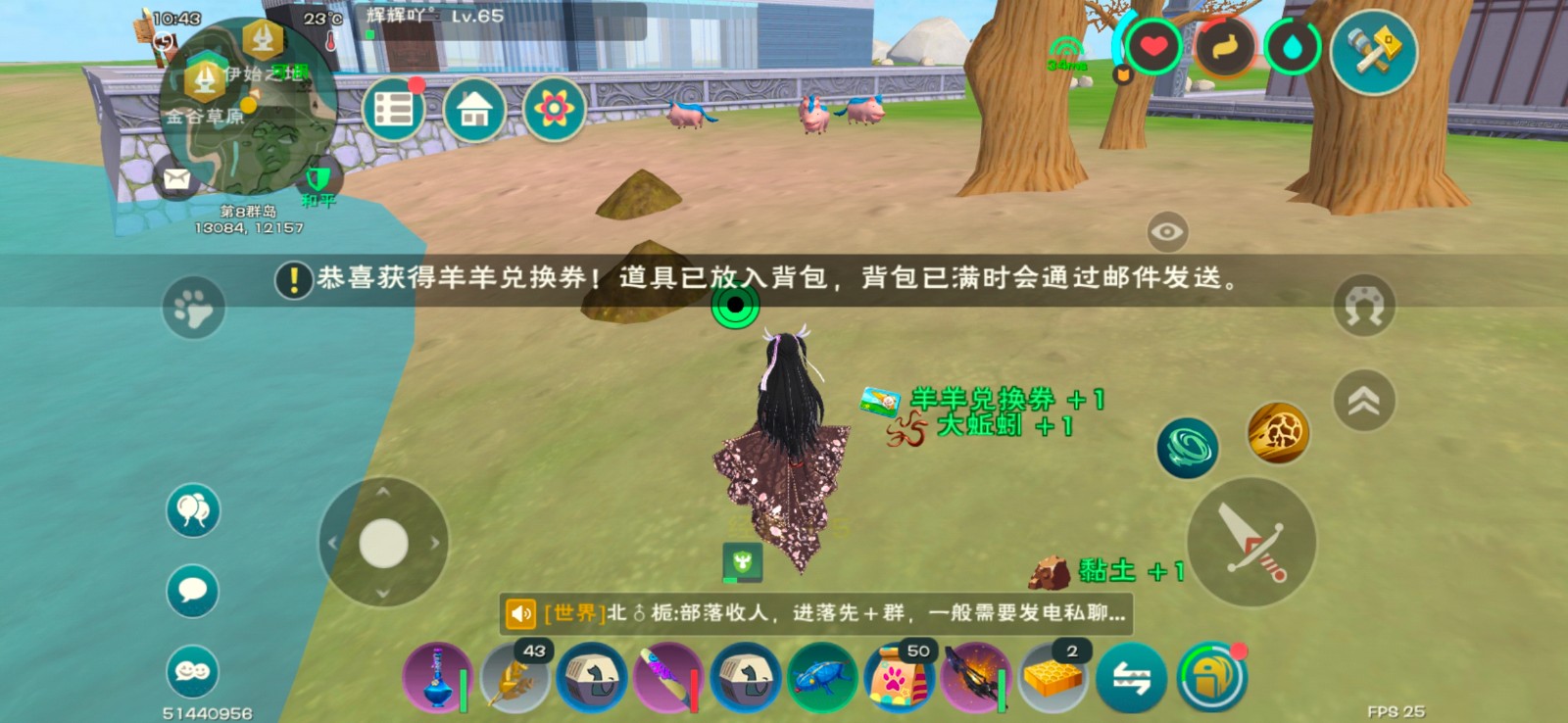Image resolution: width=1568 pixels, height=723 pixels.
Task: Select the honeycomb slot showing count 2
Action: [x=1051, y=678]
